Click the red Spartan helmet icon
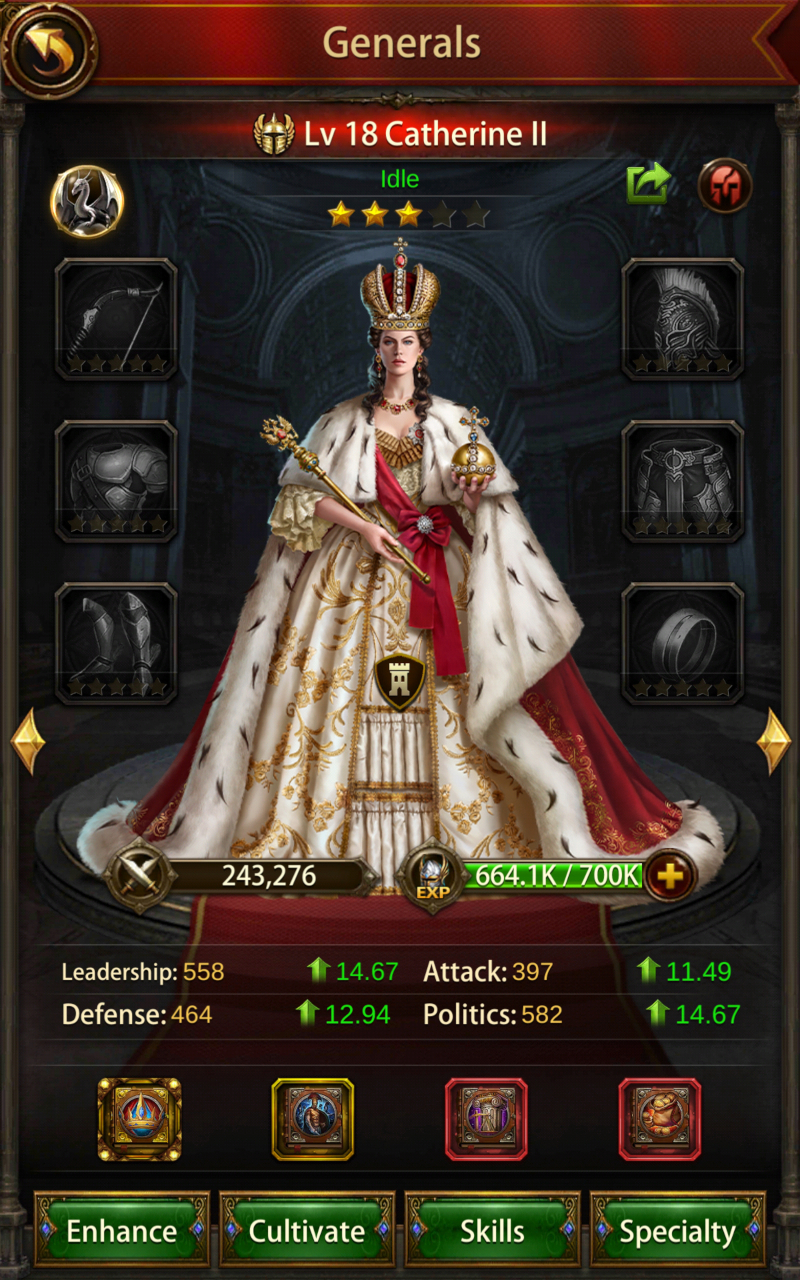 point(724,185)
